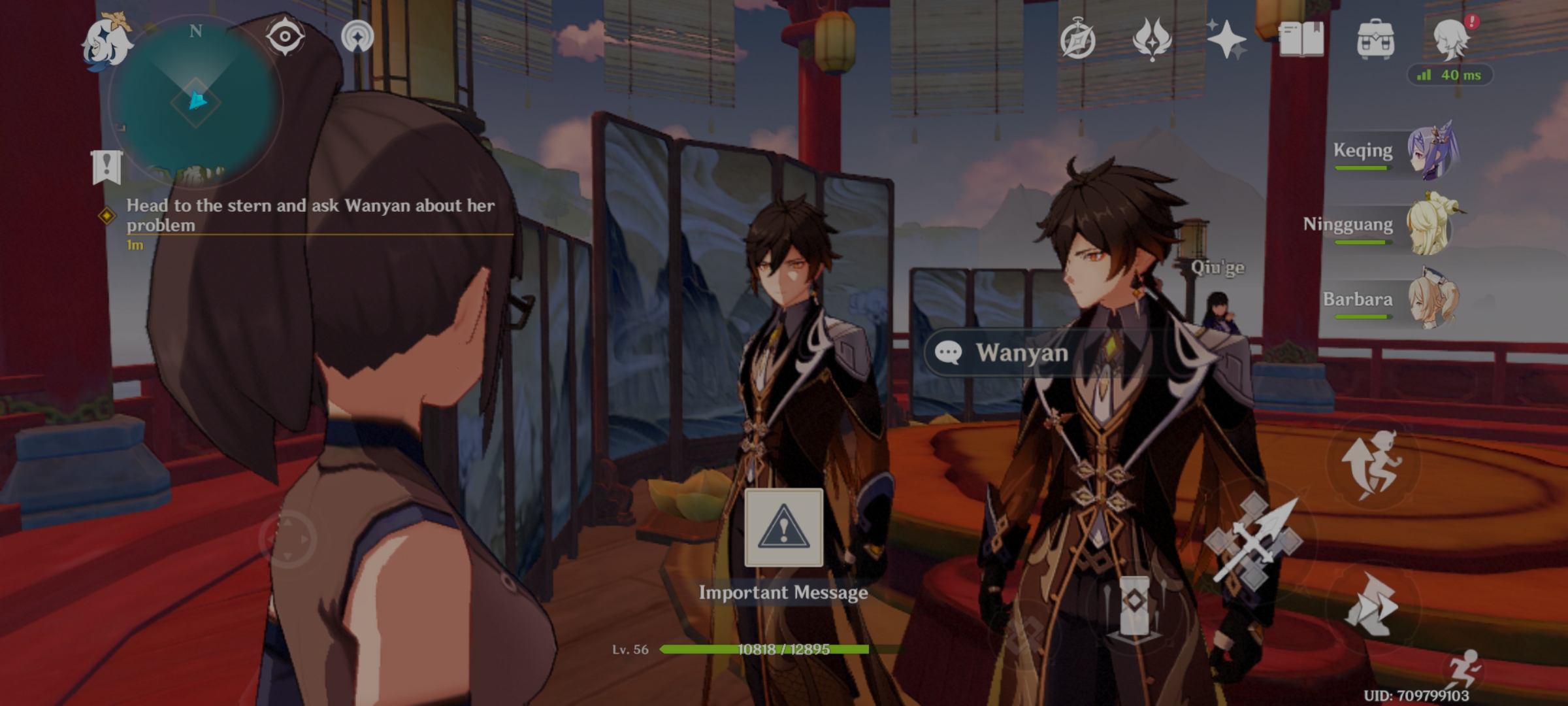Open the battle pass wings icon

(1152, 39)
